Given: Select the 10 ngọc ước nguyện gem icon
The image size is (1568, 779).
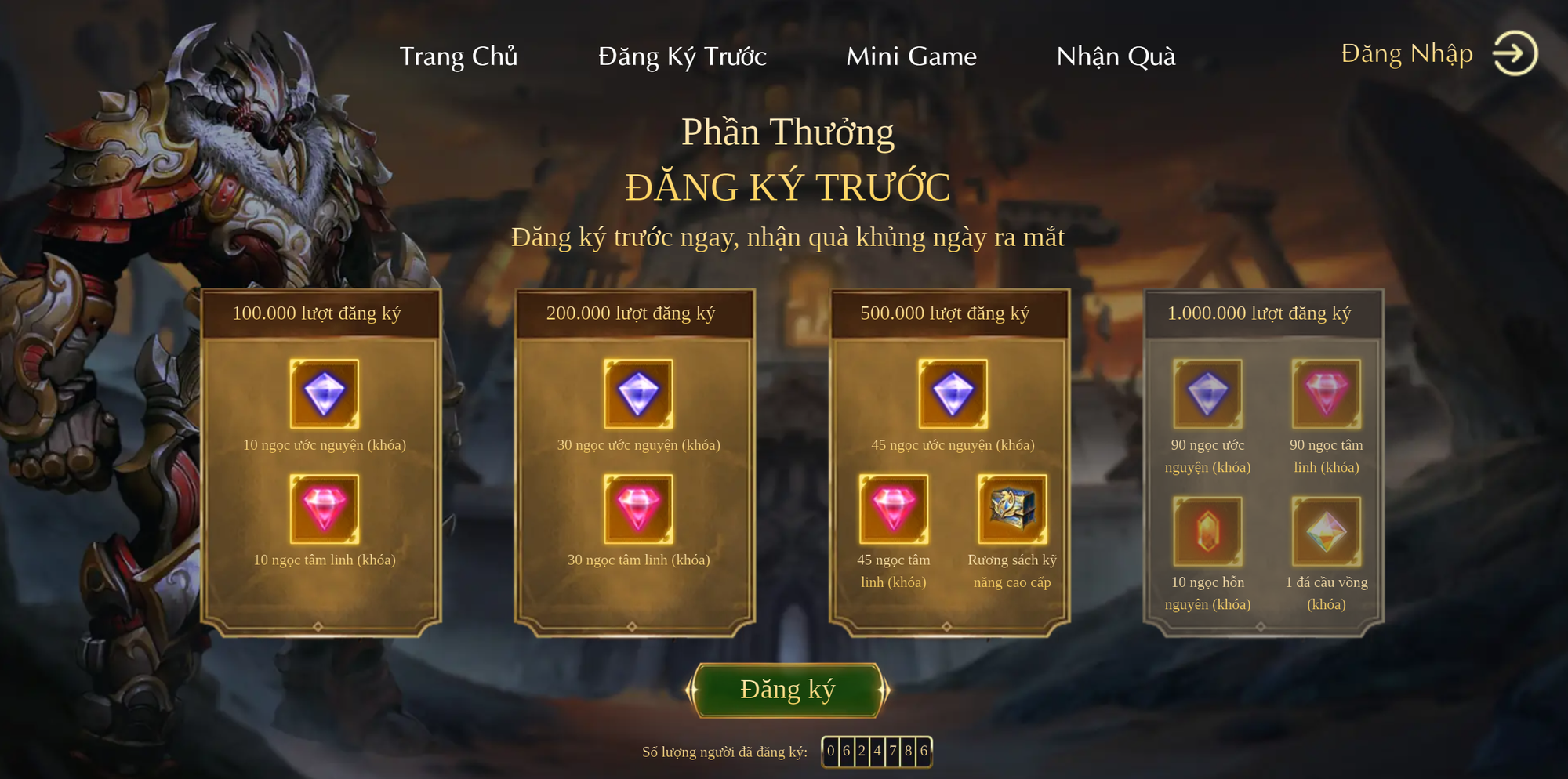Looking at the screenshot, I should tap(324, 395).
